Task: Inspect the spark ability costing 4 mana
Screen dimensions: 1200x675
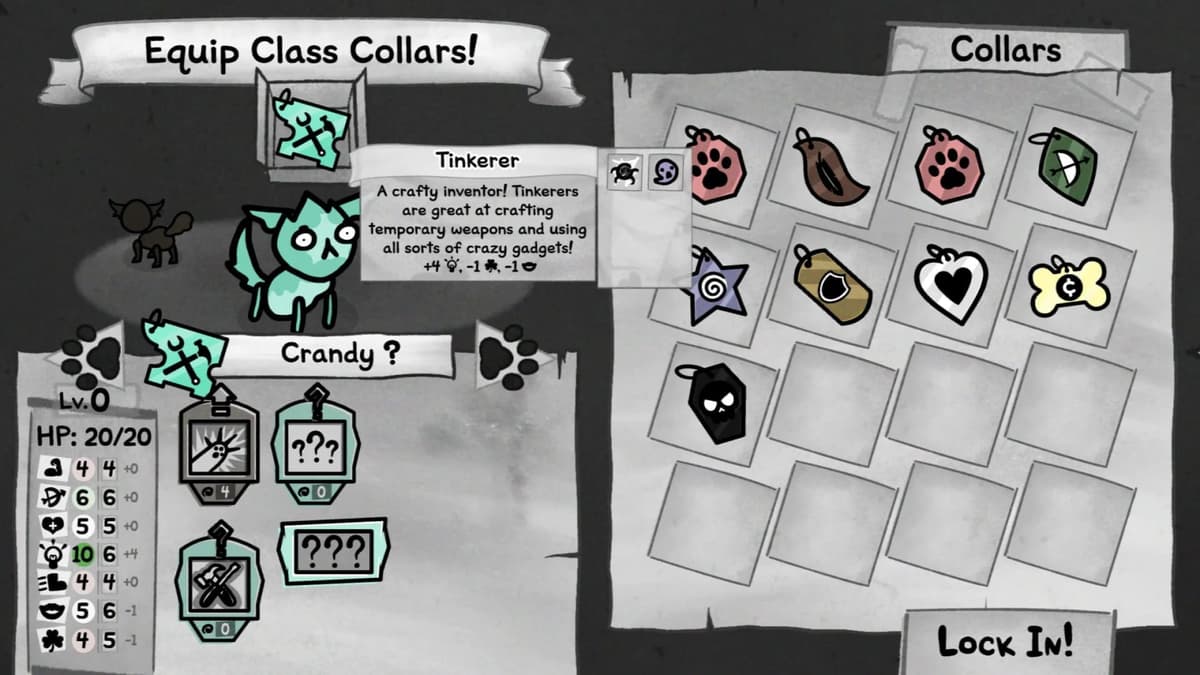Action: [219, 443]
